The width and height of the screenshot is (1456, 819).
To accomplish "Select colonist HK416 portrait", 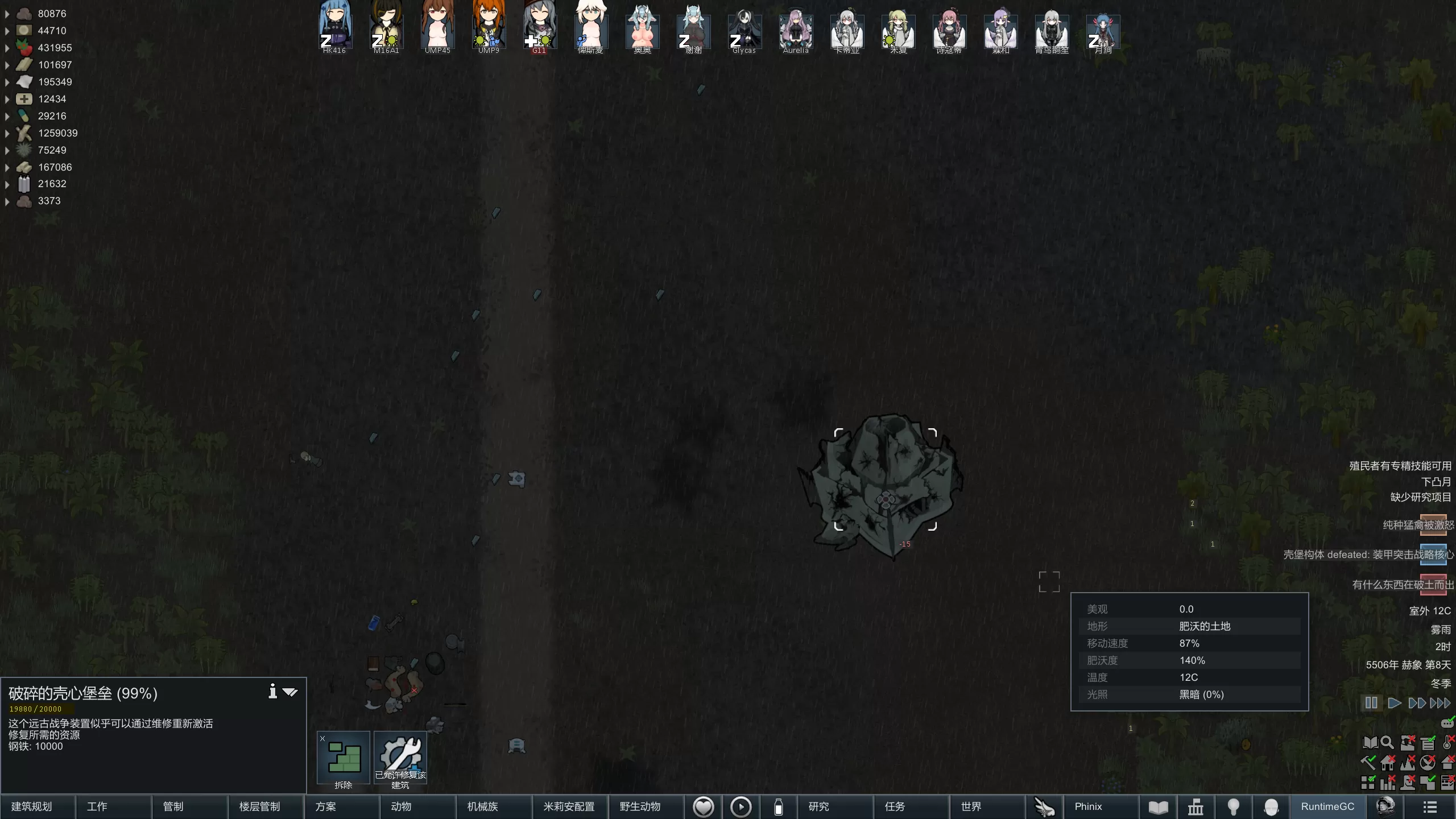I will (334, 28).
